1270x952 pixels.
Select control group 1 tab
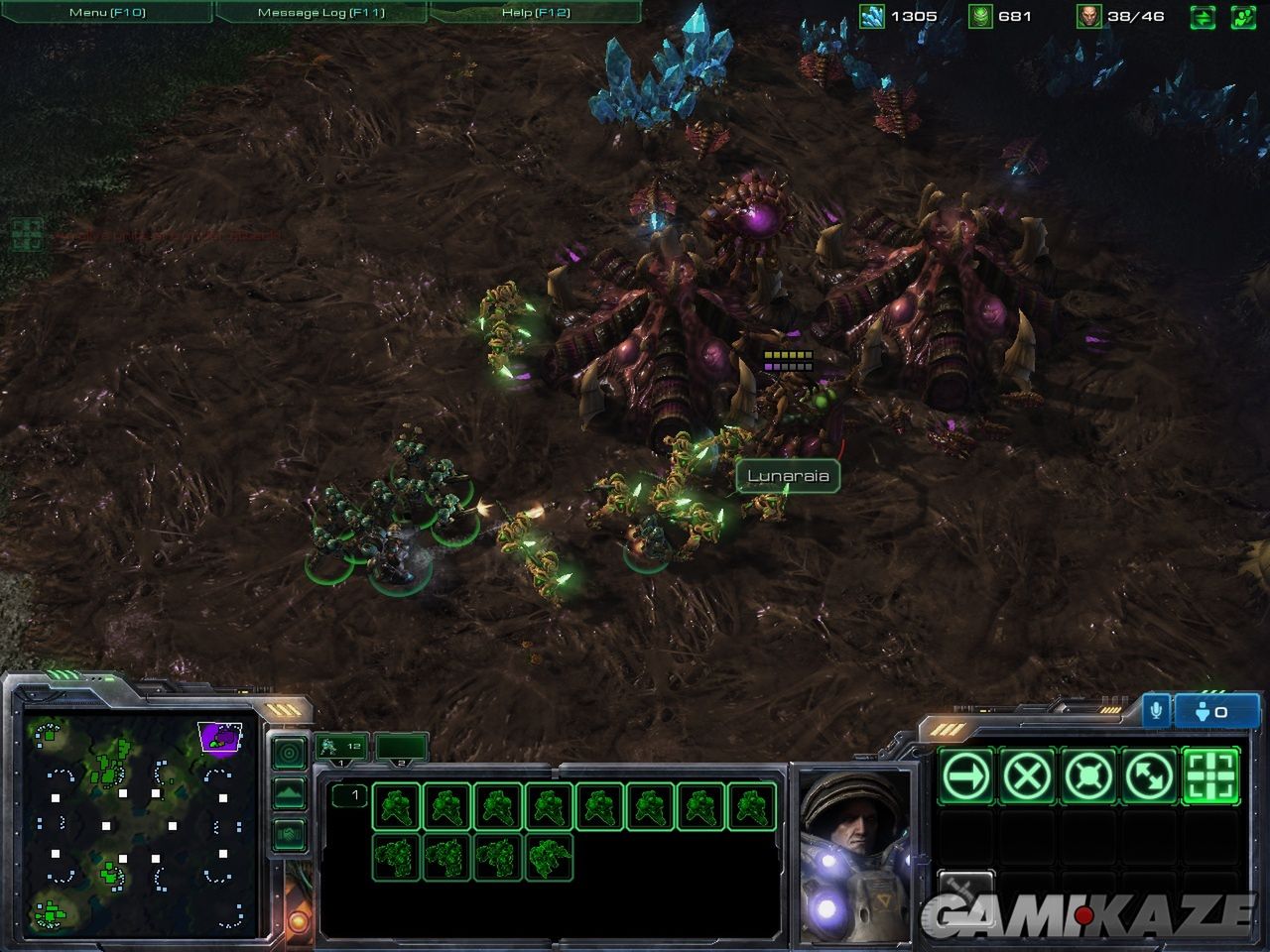pyautogui.click(x=341, y=748)
